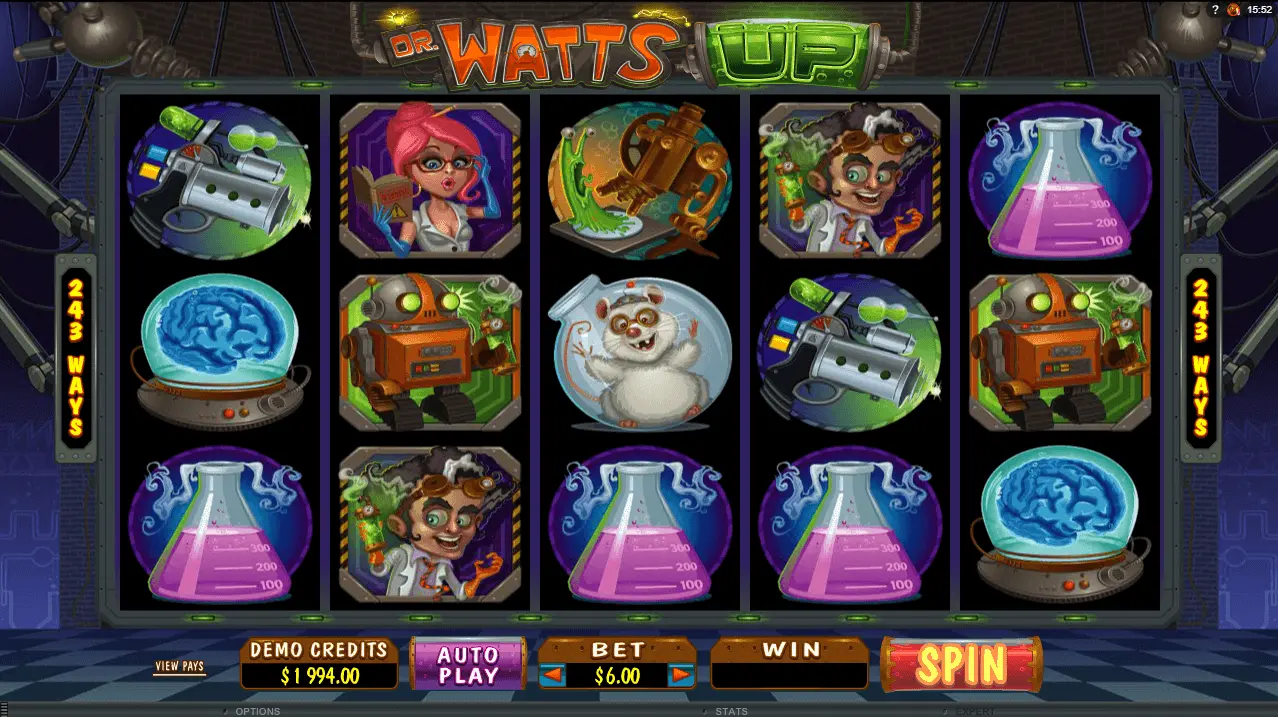Open the help question mark
This screenshot has height=717, width=1278.
pos(1215,9)
